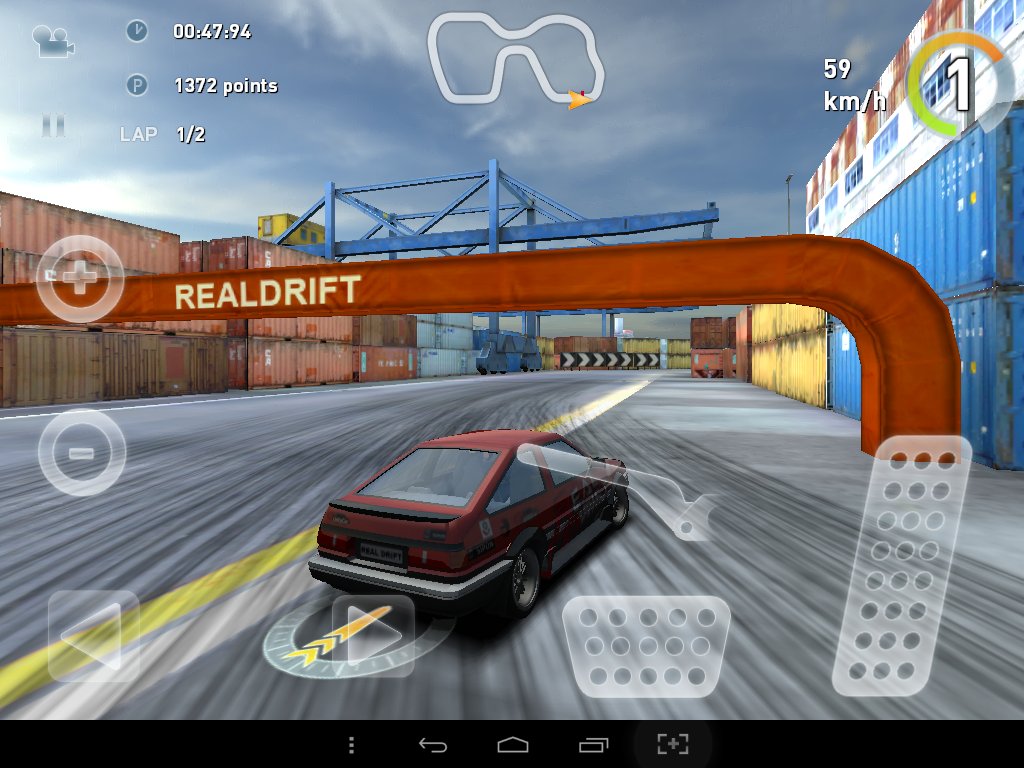
Task: Open Android home screen
Action: tap(512, 744)
